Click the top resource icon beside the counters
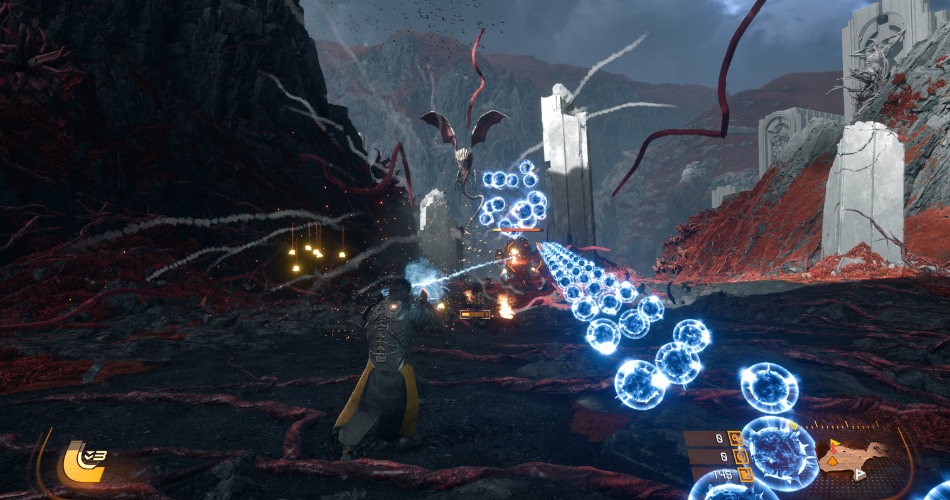Viewport: 950px width, 500px height. (734, 437)
